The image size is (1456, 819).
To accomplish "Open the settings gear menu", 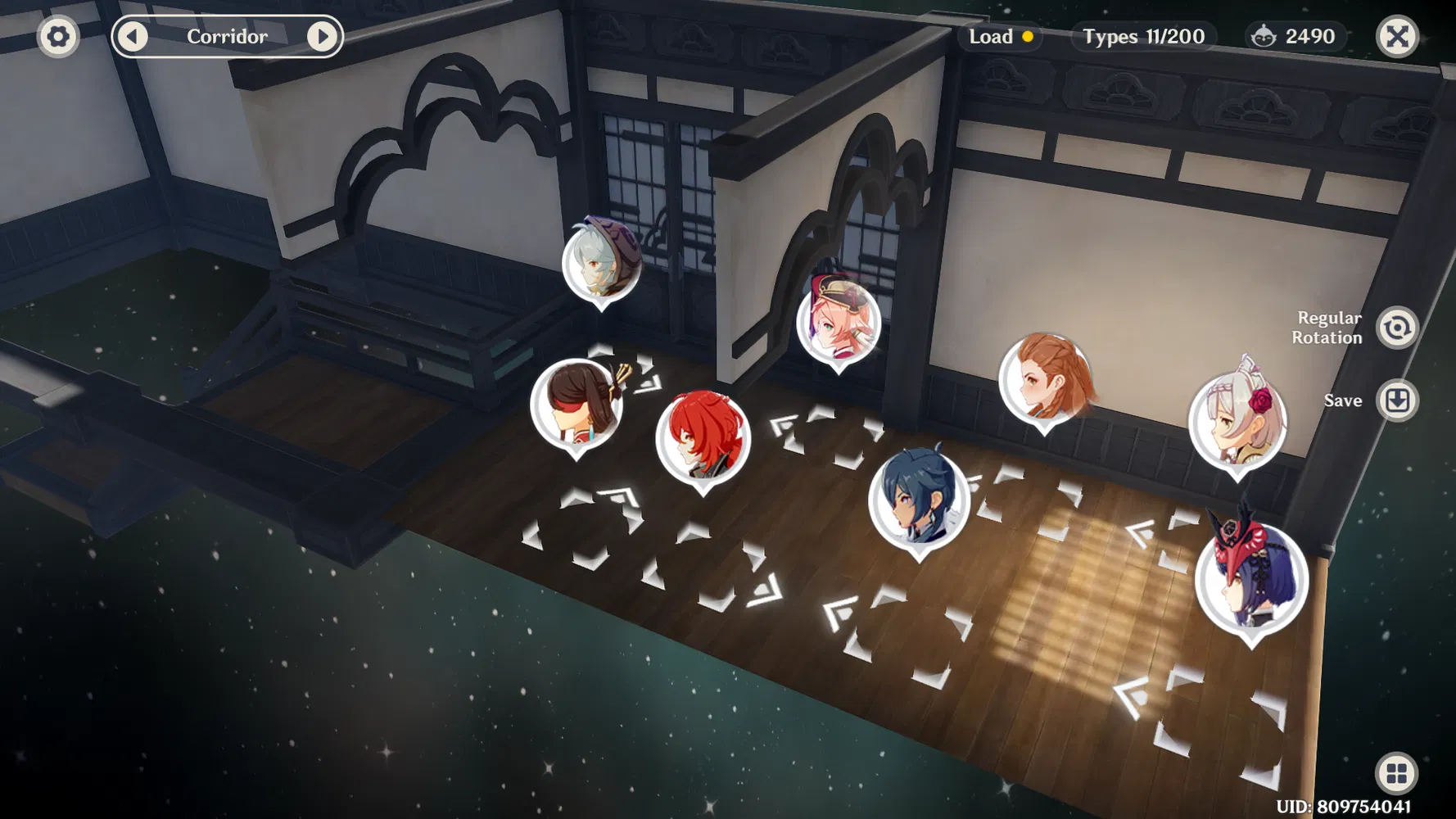I will pyautogui.click(x=57, y=36).
